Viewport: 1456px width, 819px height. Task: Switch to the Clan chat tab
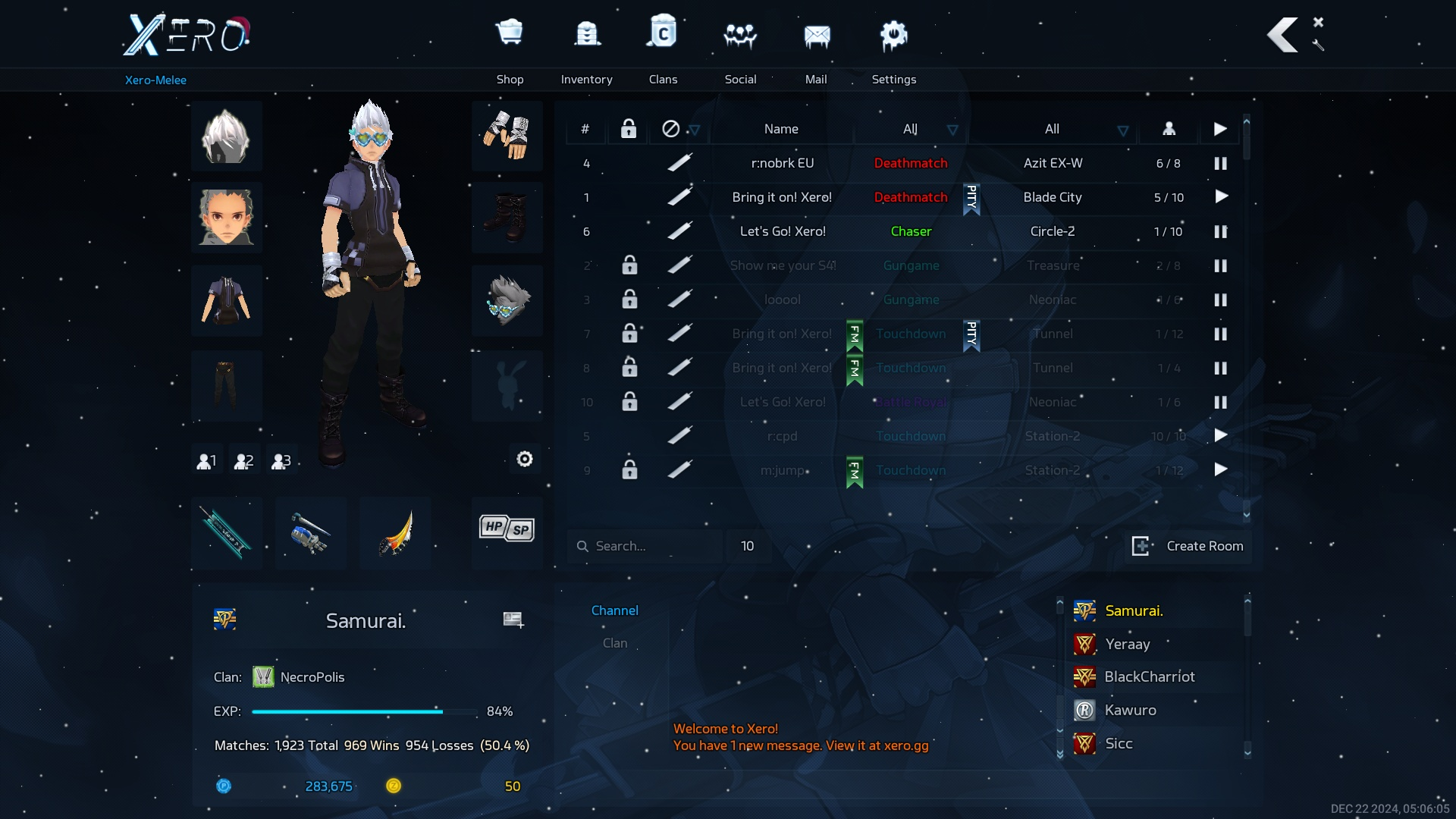coord(615,643)
